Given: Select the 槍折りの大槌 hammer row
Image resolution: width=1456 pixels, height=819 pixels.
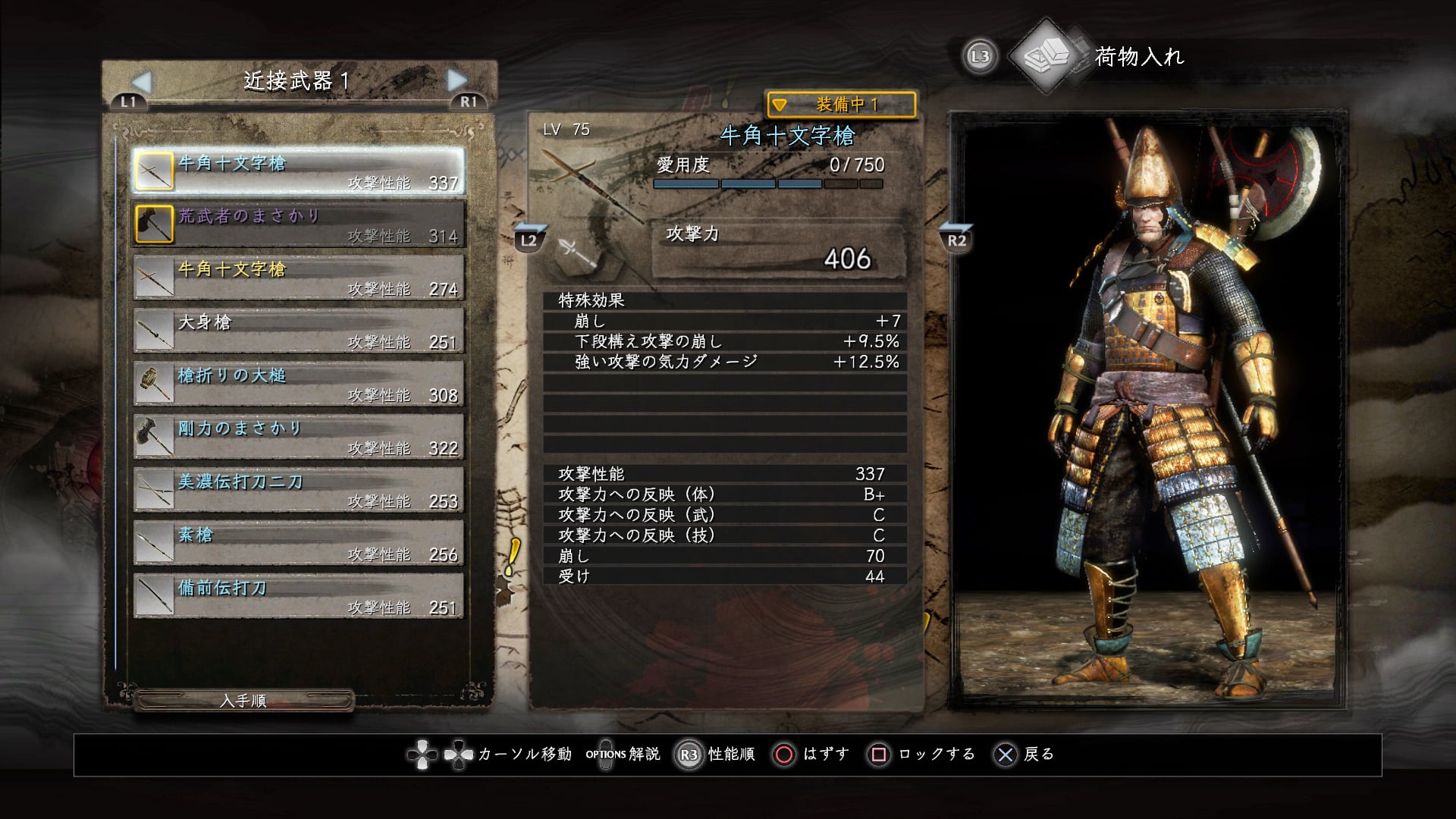Looking at the screenshot, I should [x=299, y=383].
